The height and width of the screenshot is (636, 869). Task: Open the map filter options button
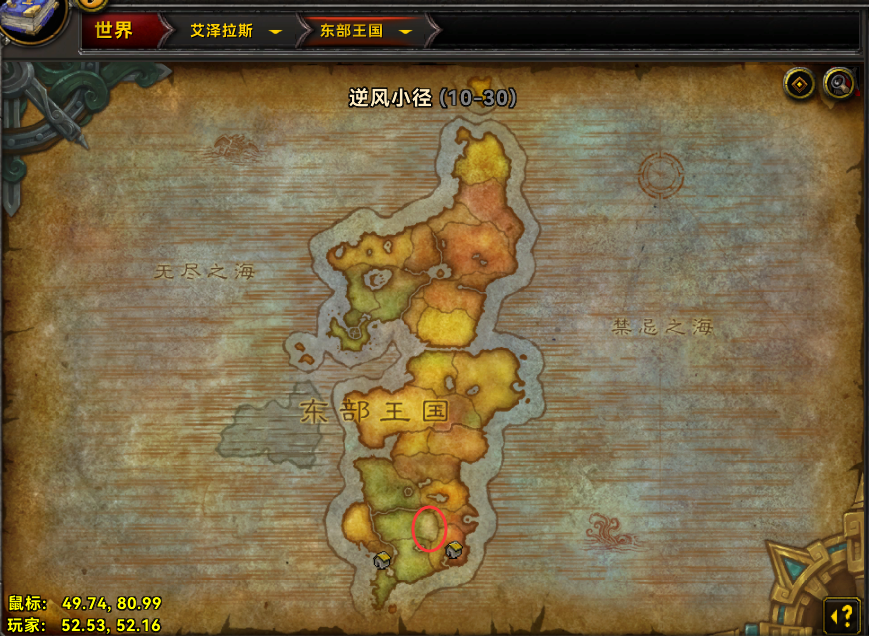click(799, 84)
